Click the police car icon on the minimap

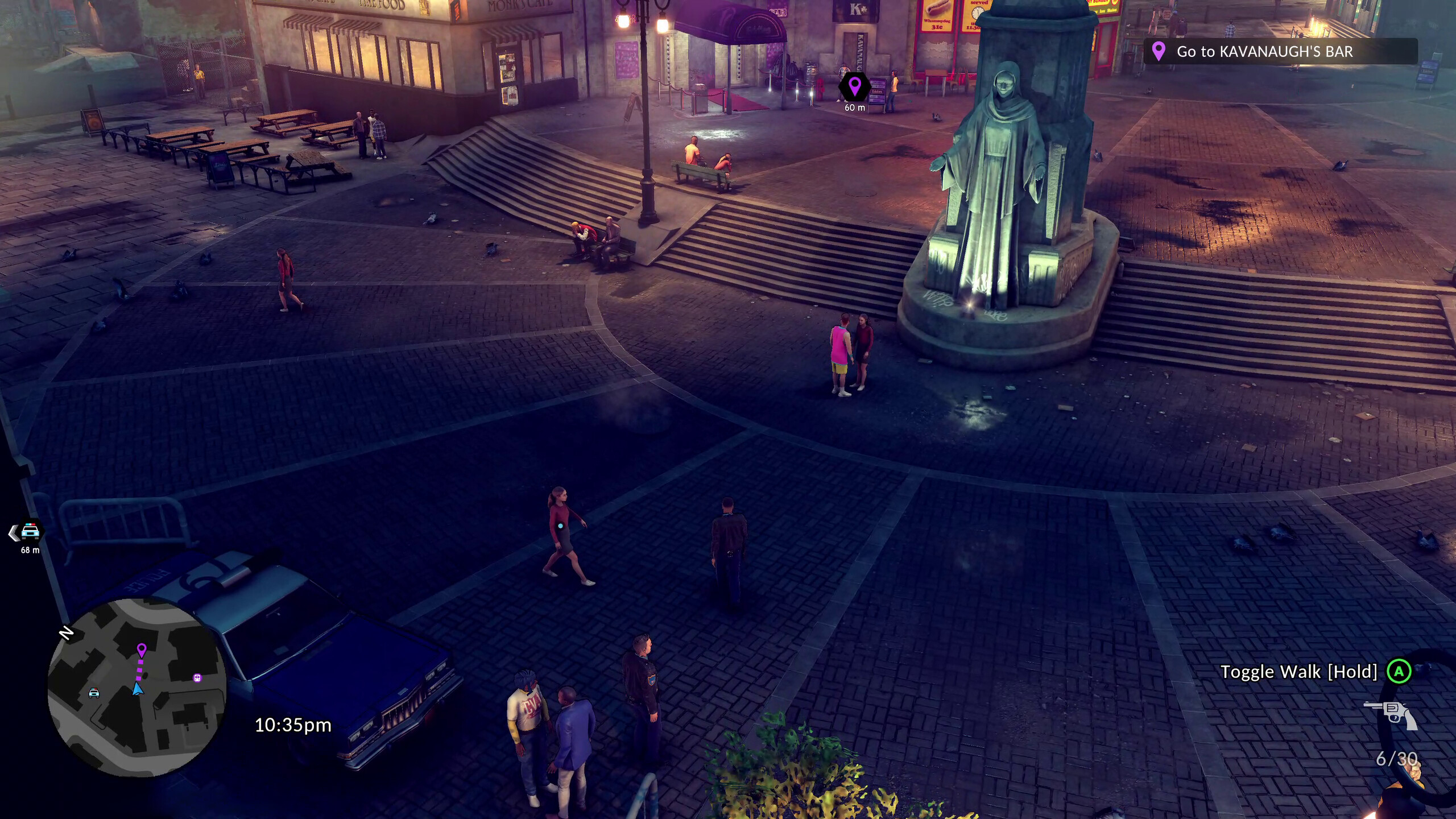(x=94, y=692)
